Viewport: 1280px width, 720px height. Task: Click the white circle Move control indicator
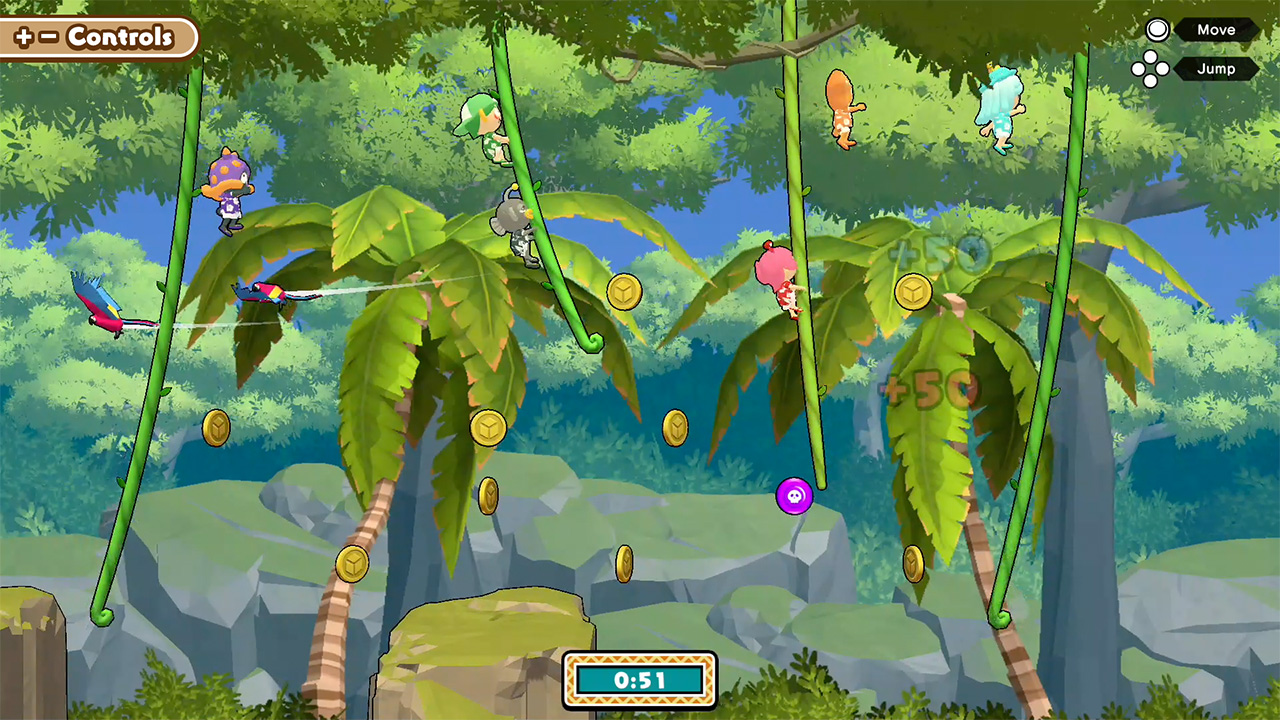click(x=1156, y=29)
